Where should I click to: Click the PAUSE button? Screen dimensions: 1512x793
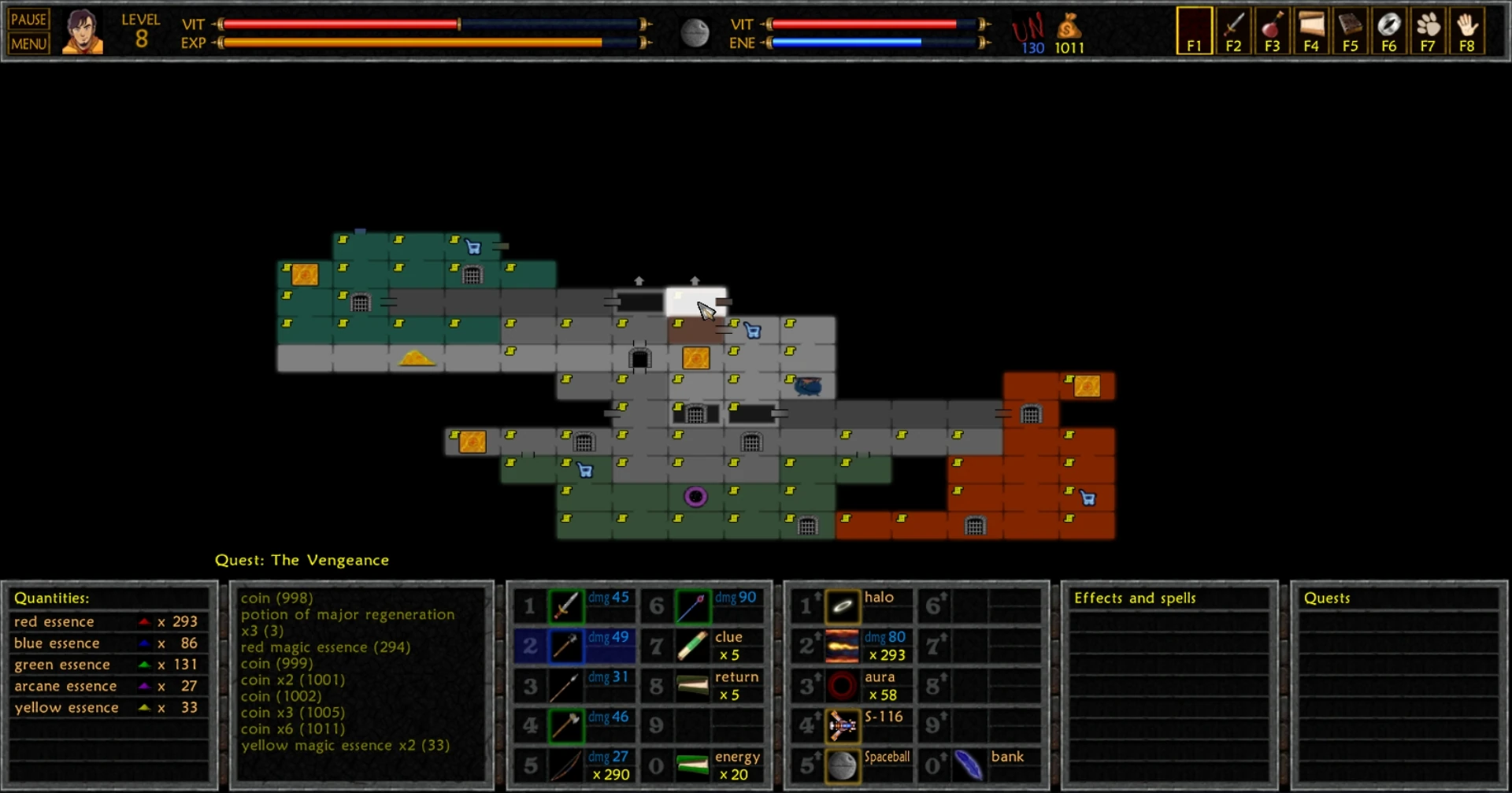click(x=29, y=20)
